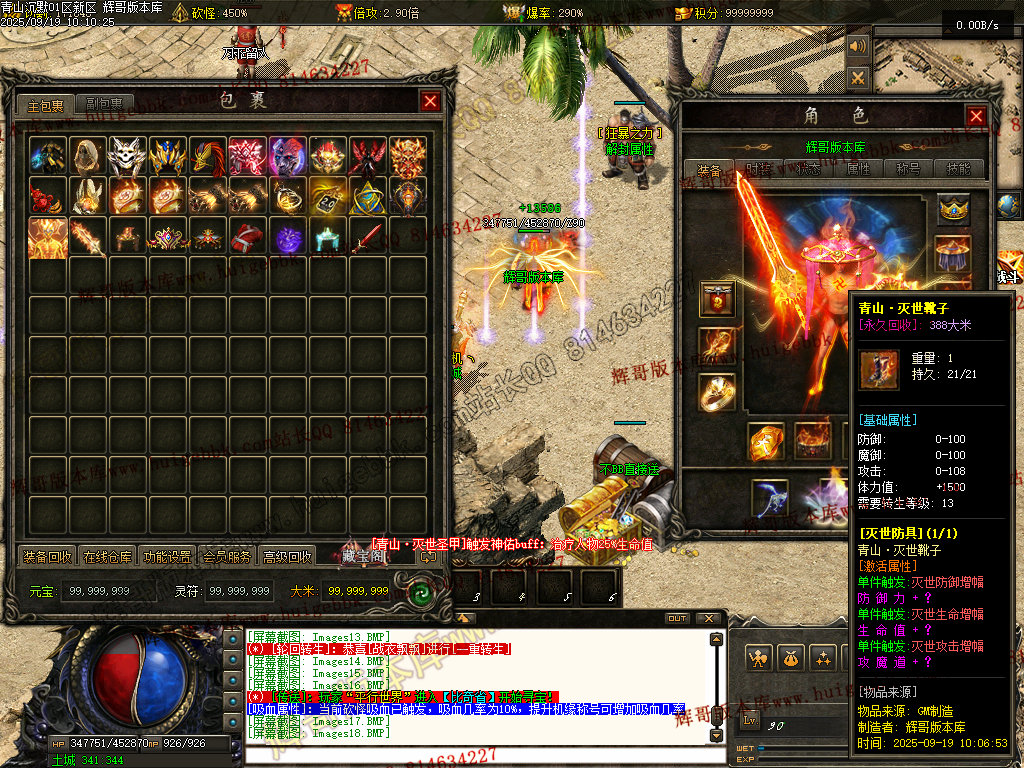
Task: Open the 藏宝阁 treasure pavilion
Action: tap(362, 556)
